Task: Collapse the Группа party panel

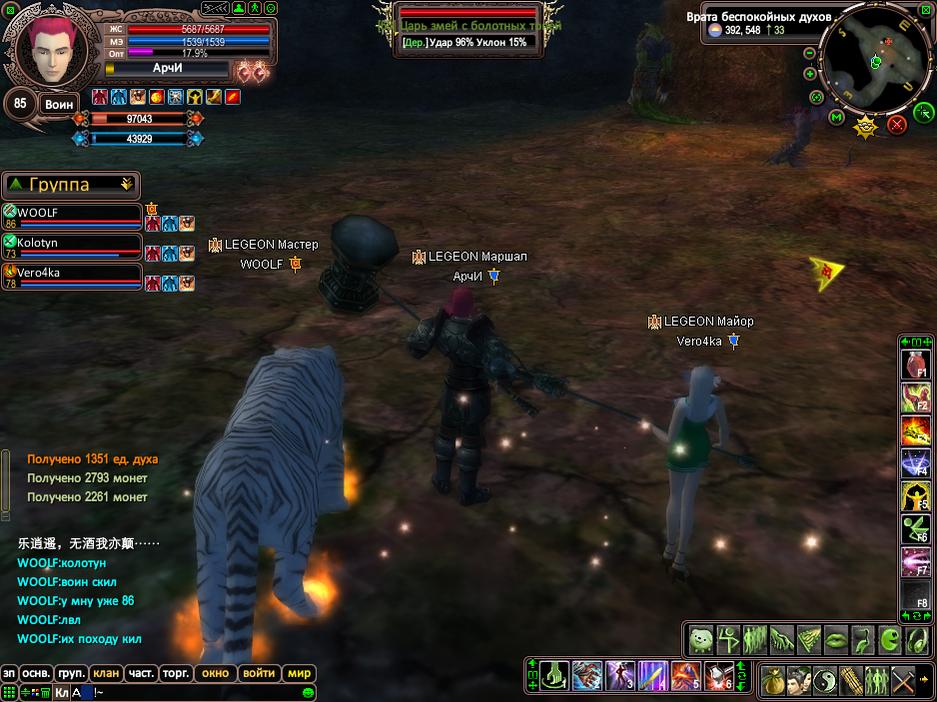Action: point(126,184)
